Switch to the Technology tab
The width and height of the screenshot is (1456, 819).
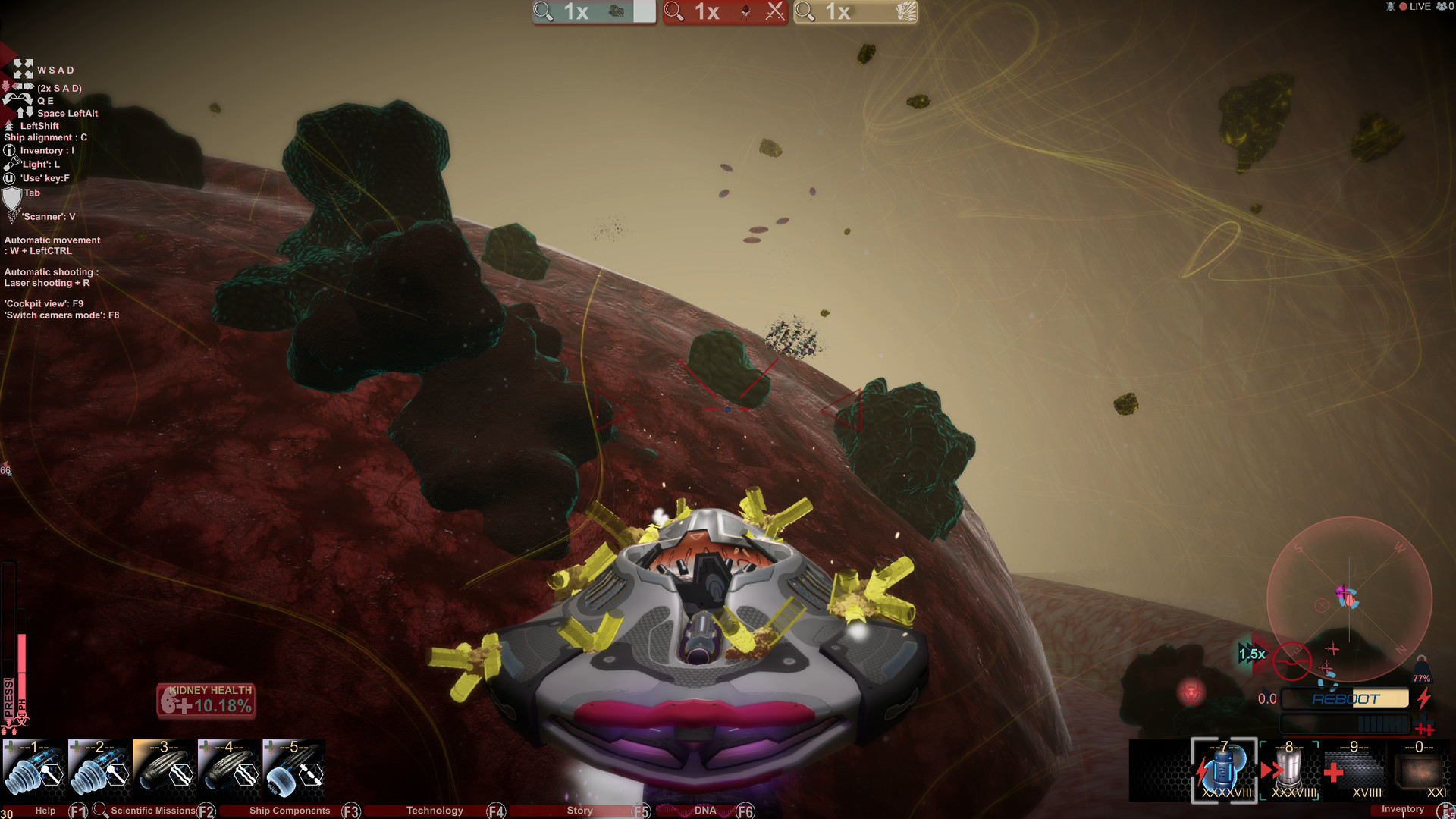click(x=435, y=811)
